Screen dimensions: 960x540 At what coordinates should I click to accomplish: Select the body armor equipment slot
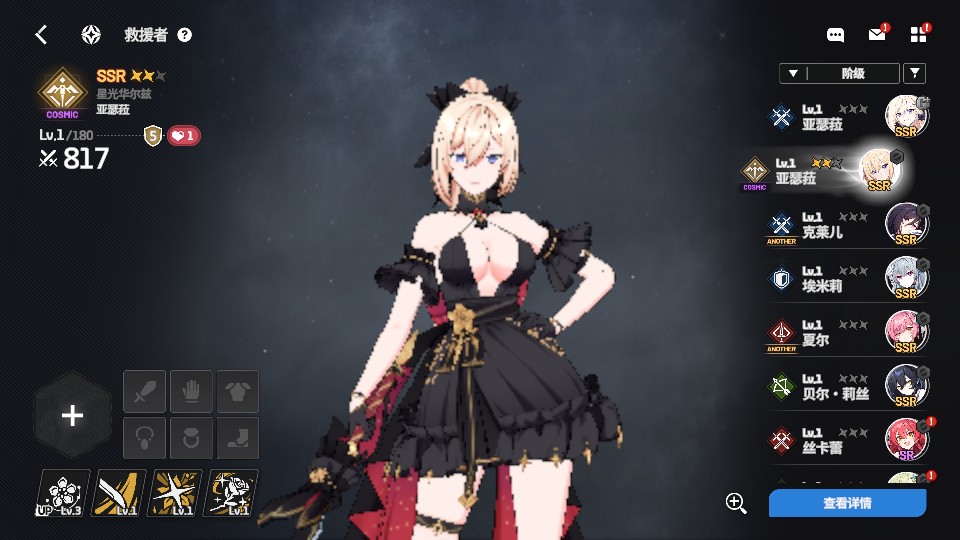point(238,391)
